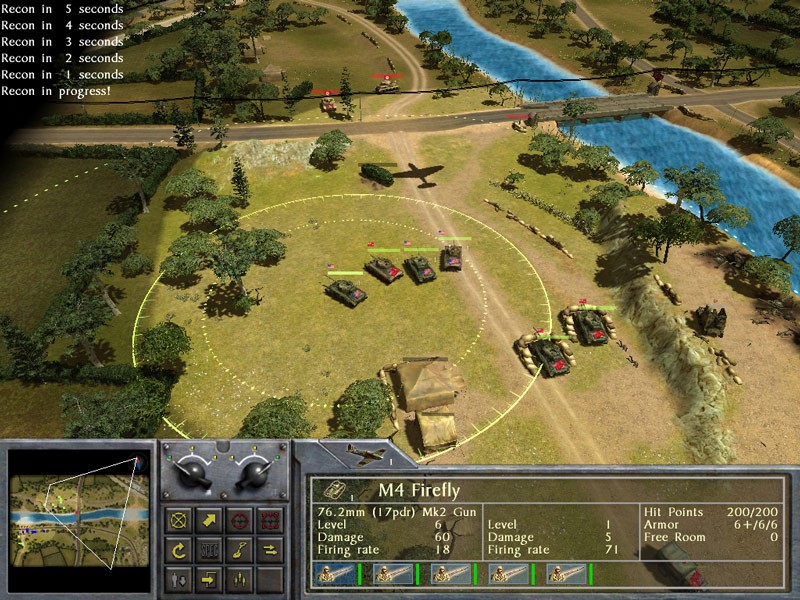The width and height of the screenshot is (800, 600).
Task: Activate the shovel entrench command
Action: pyautogui.click(x=240, y=549)
